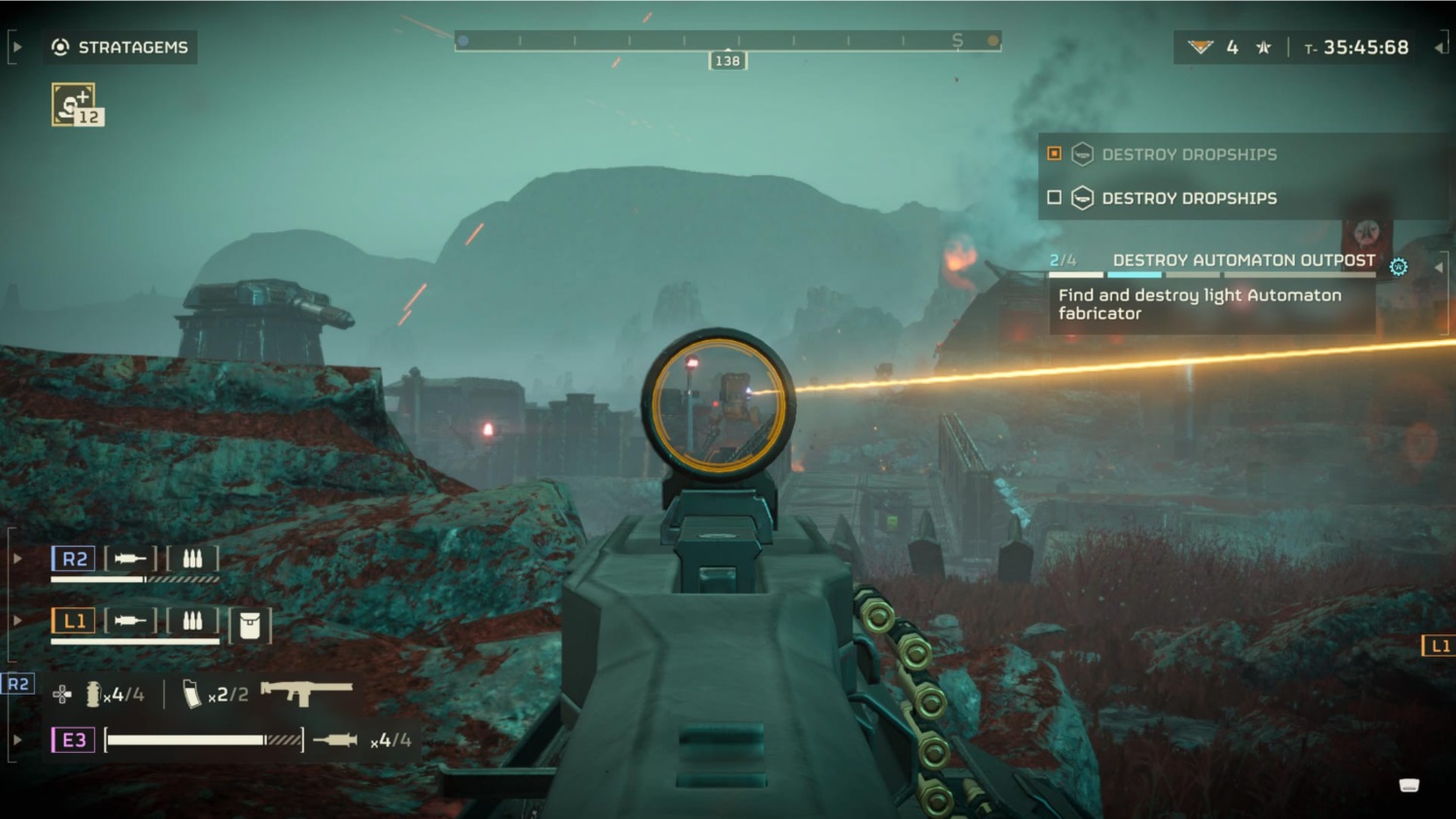Open the gear icon beside Destroy Automaton Outpost
The image size is (1456, 819).
[x=1398, y=264]
